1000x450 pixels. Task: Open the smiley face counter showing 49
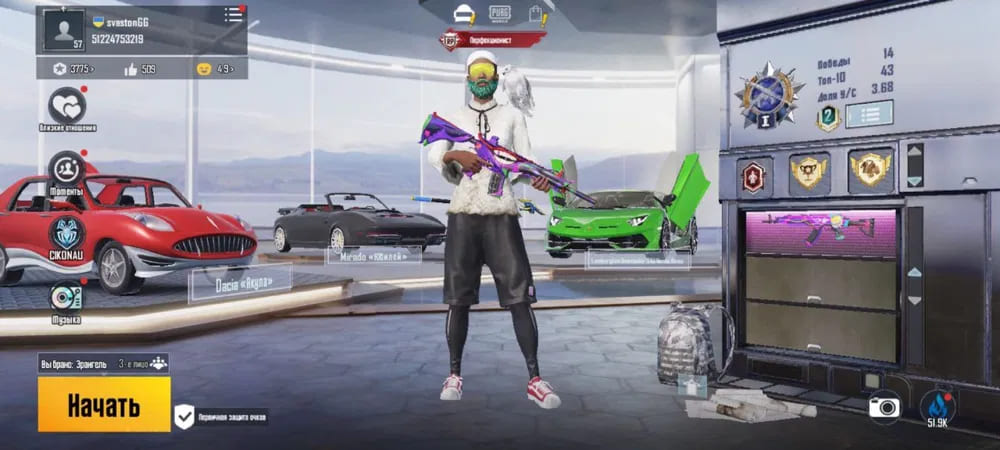(214, 69)
